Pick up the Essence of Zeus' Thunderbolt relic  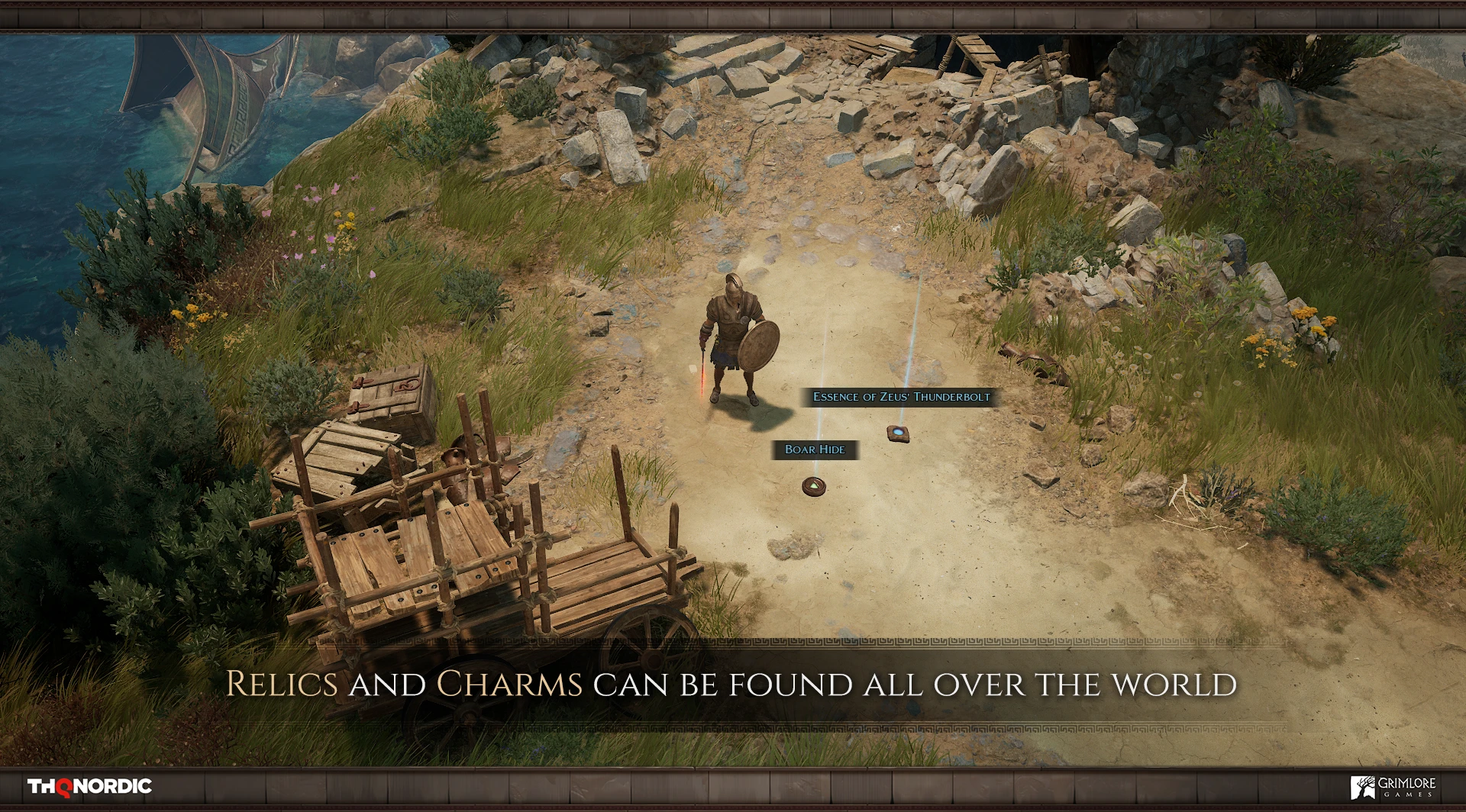(899, 433)
